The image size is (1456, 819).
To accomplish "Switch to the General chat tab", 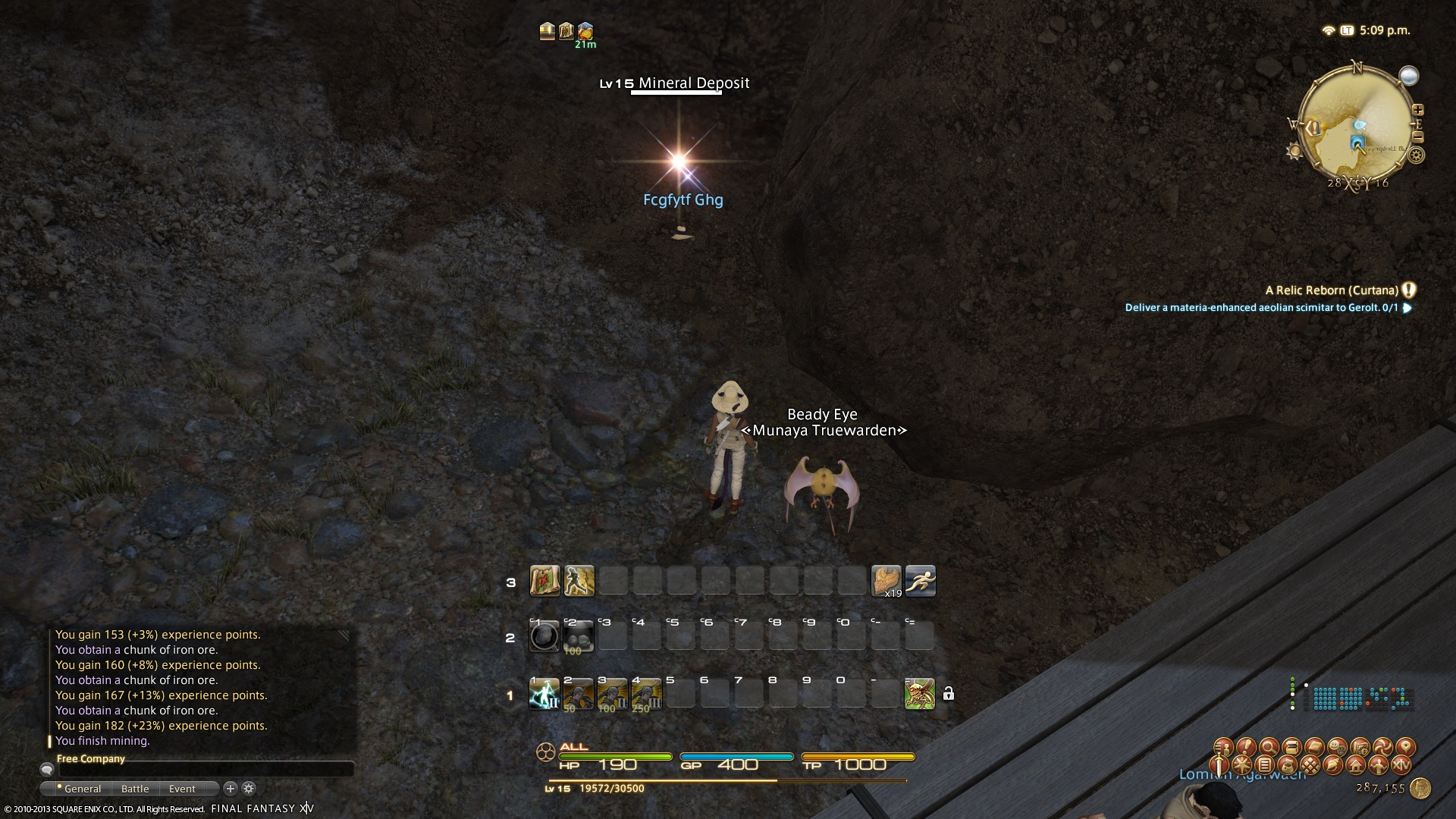I will tap(82, 789).
